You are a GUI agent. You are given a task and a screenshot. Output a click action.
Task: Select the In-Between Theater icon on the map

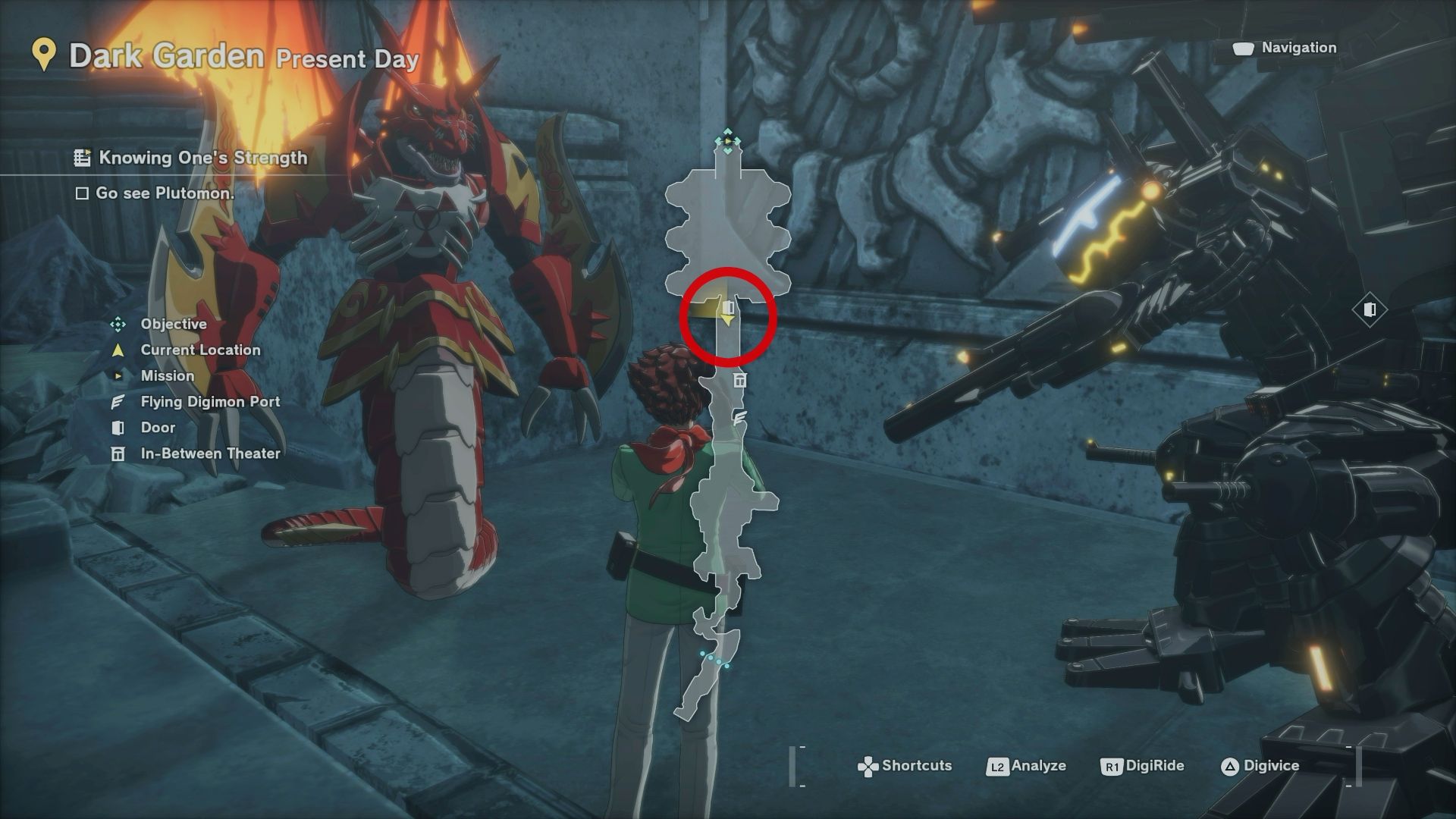[740, 380]
